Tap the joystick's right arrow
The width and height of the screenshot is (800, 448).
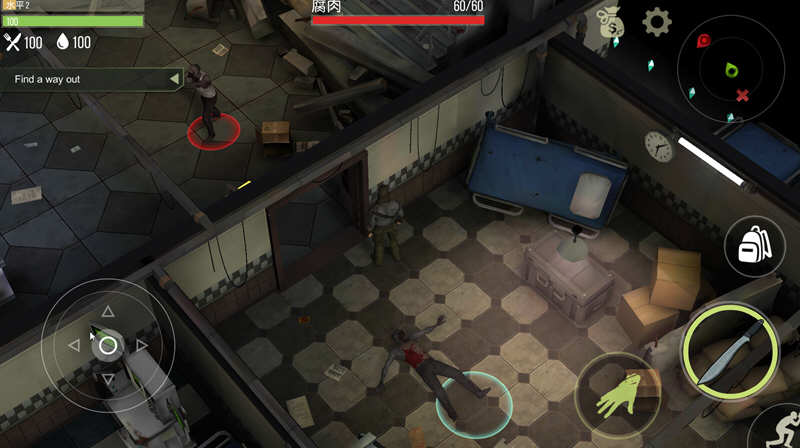pos(142,346)
